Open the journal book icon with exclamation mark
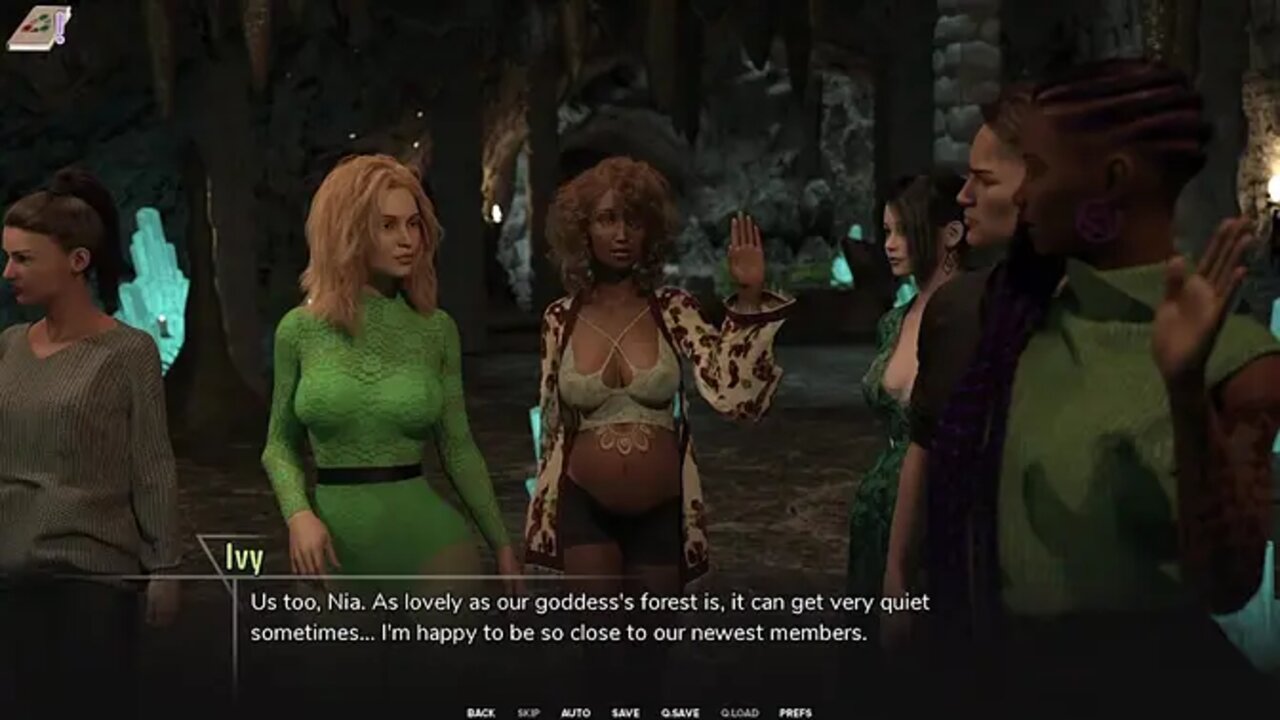 pyautogui.click(x=39, y=27)
